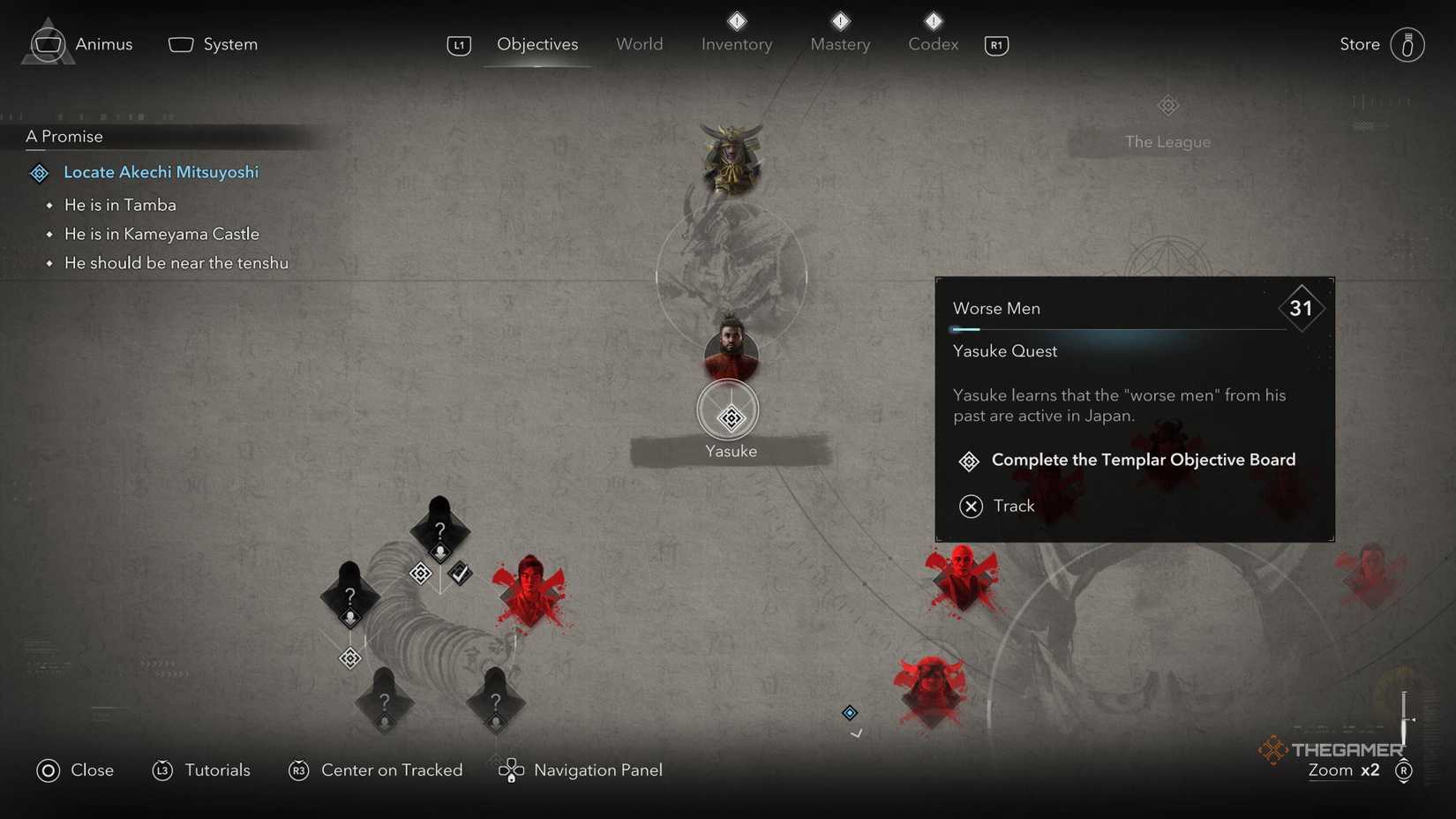This screenshot has height=819, width=1456.
Task: Open the Codex menu
Action: click(x=932, y=43)
